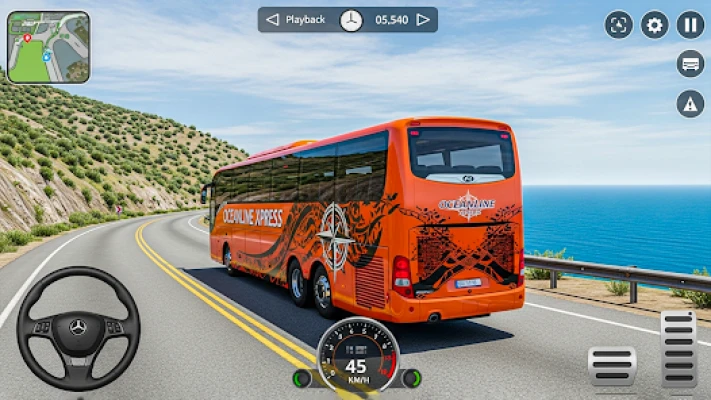Open the minimap in the corner

[48, 47]
